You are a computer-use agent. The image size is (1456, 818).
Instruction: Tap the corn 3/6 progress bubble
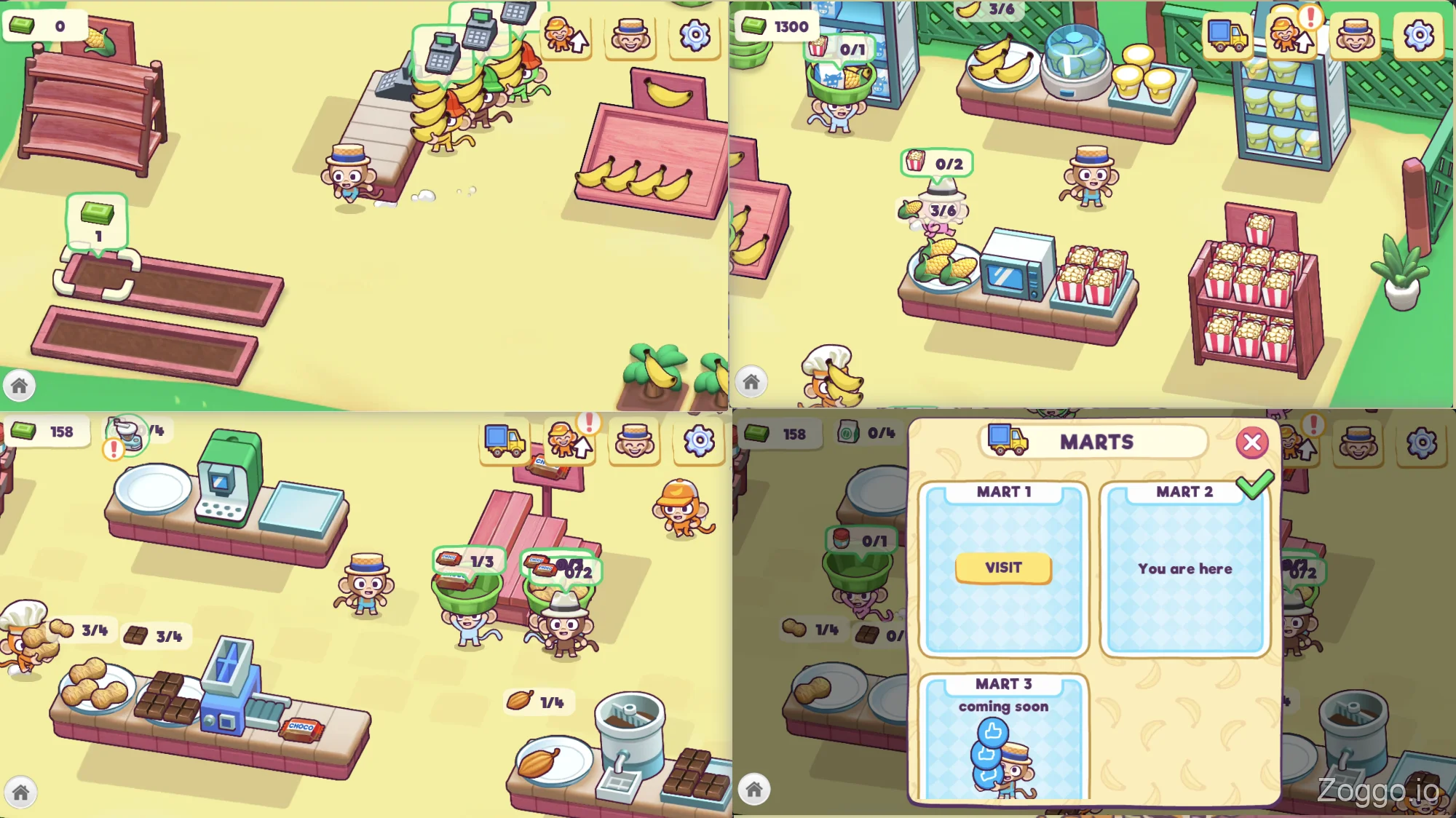[939, 210]
